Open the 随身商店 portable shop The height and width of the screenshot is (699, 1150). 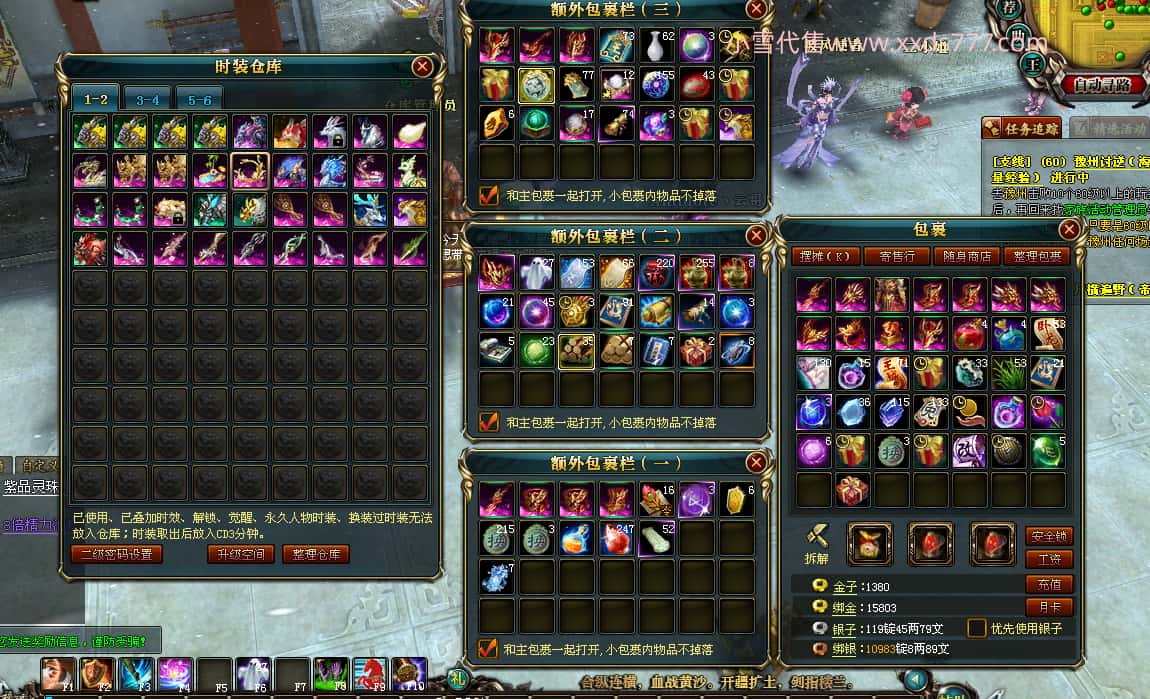click(x=965, y=256)
